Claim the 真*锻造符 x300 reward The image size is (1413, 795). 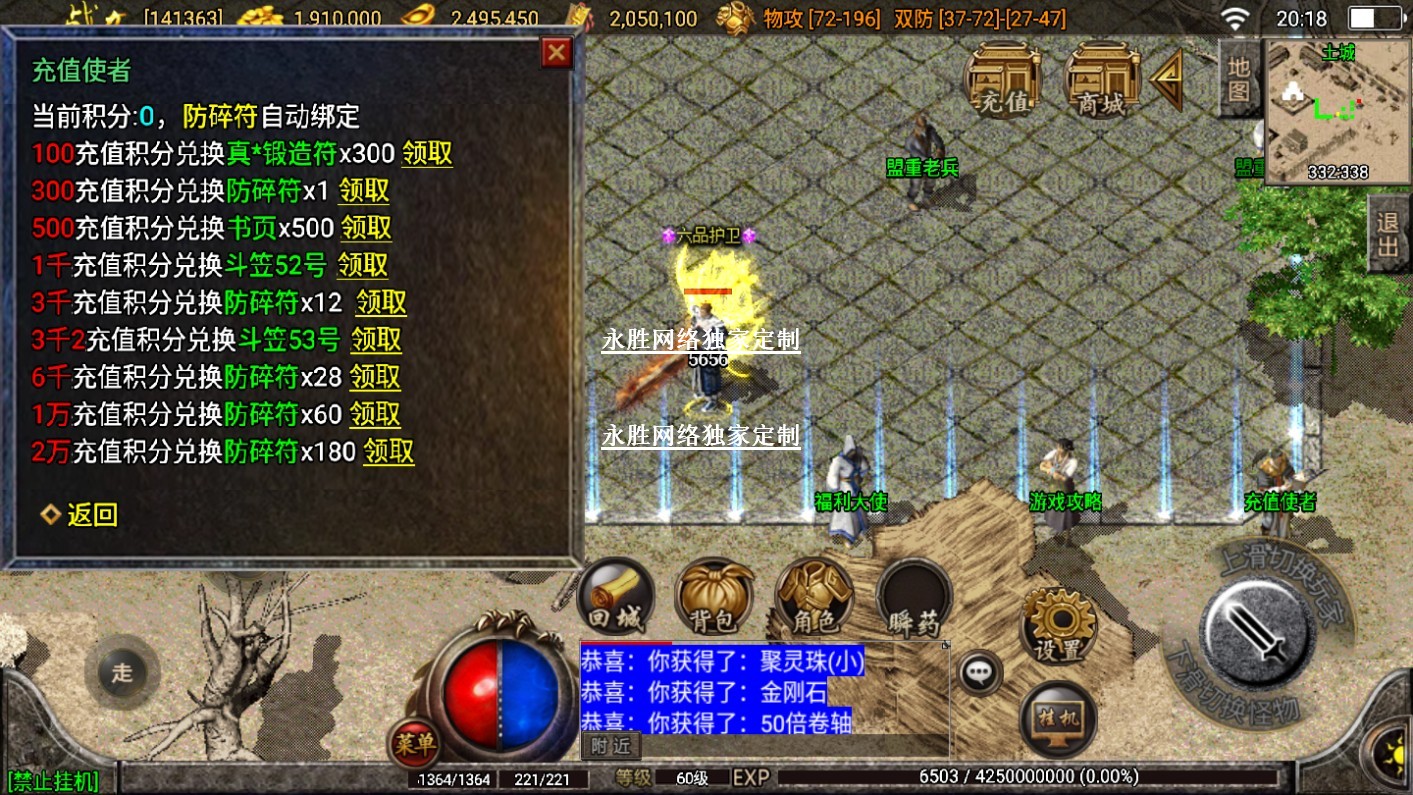(x=427, y=154)
